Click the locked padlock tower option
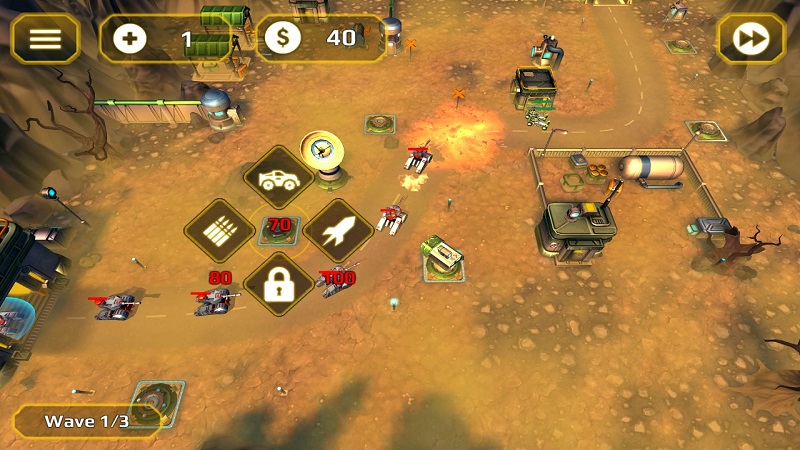This screenshot has height=450, width=800. point(278,285)
